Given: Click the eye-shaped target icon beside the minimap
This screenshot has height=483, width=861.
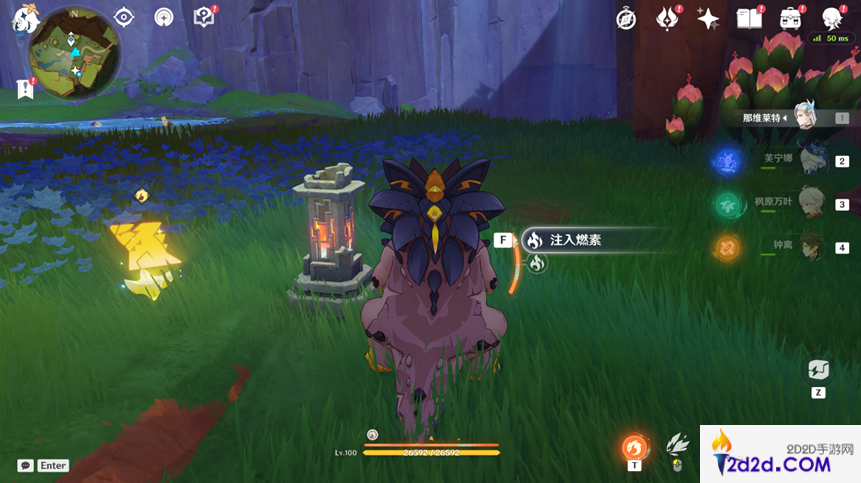Looking at the screenshot, I should (x=124, y=17).
